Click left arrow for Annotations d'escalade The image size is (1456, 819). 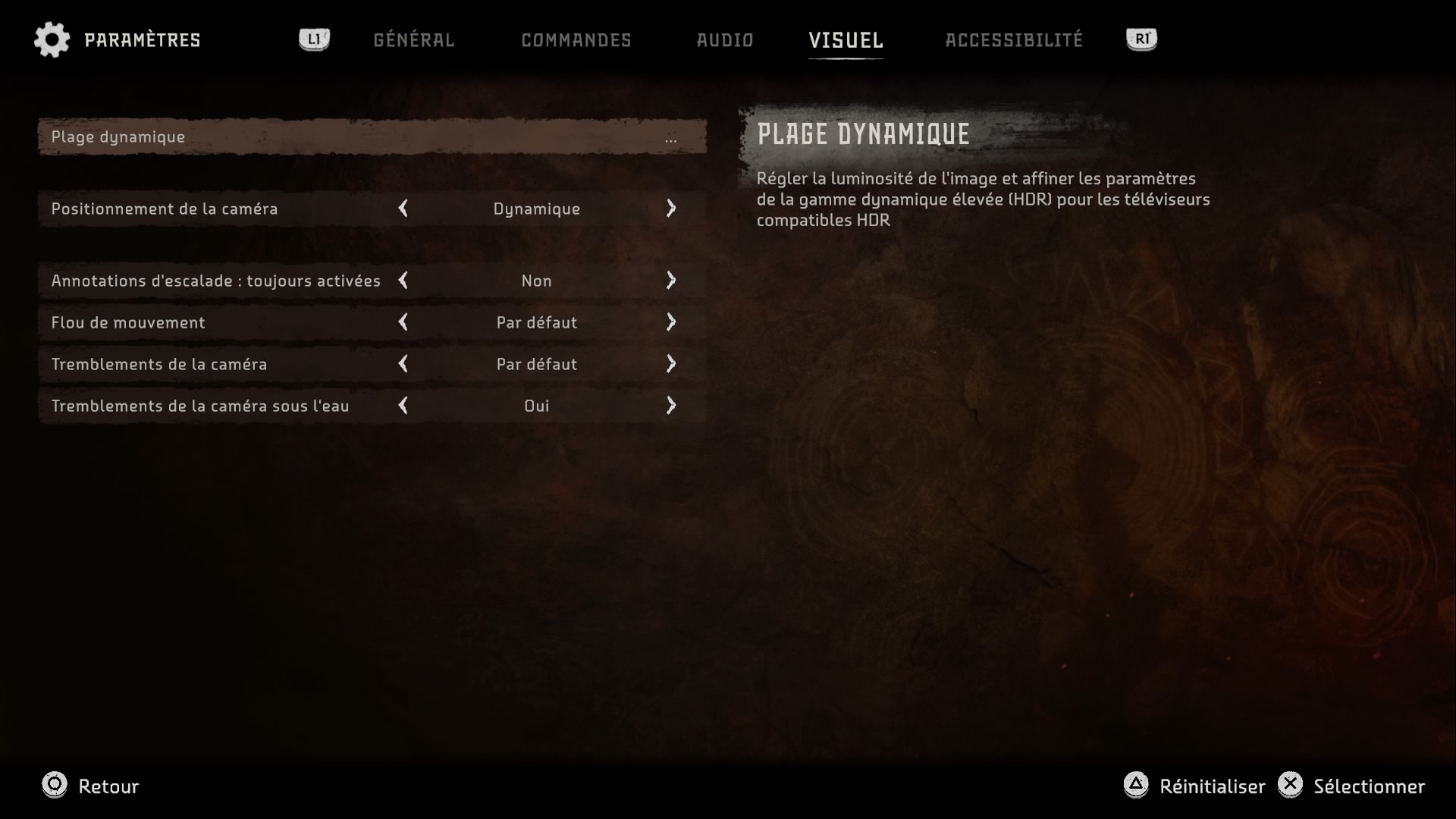pos(403,281)
